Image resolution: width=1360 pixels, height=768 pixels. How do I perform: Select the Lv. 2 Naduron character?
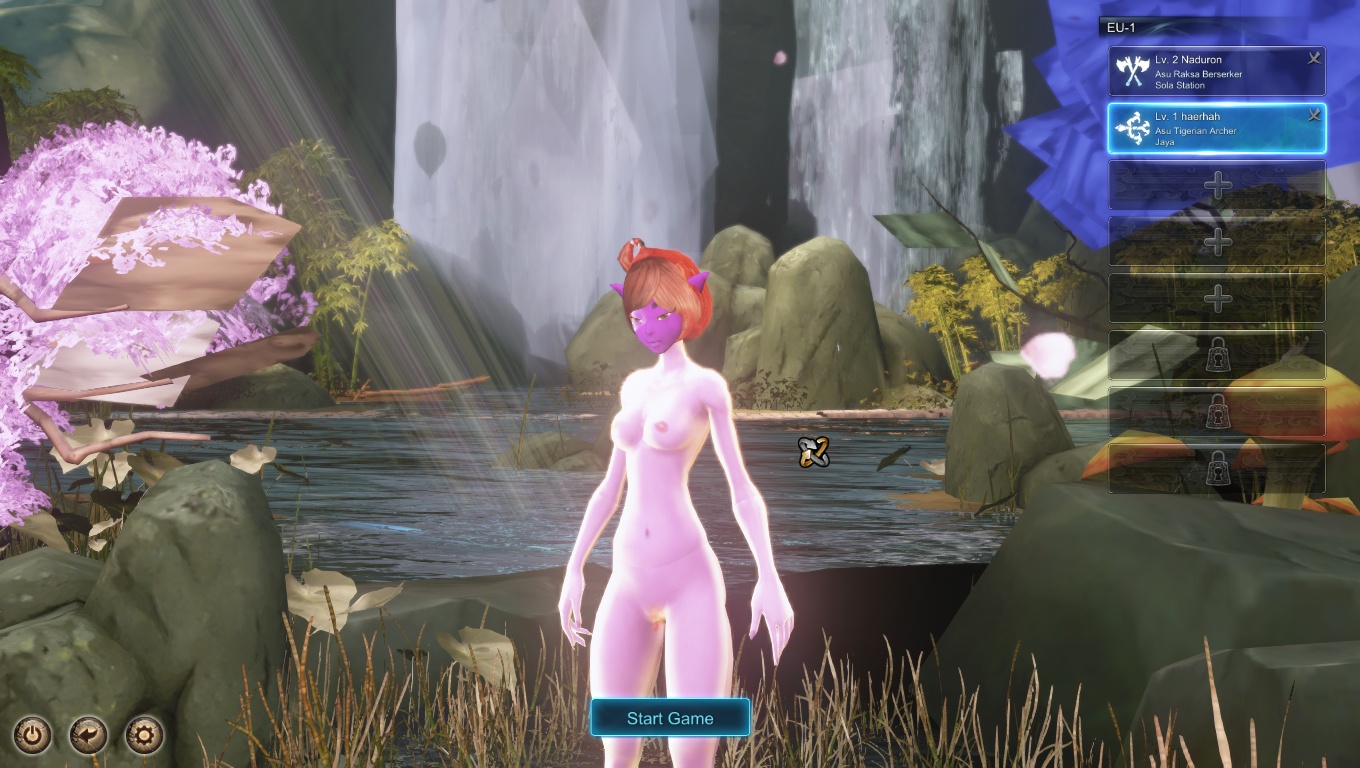[x=1210, y=72]
